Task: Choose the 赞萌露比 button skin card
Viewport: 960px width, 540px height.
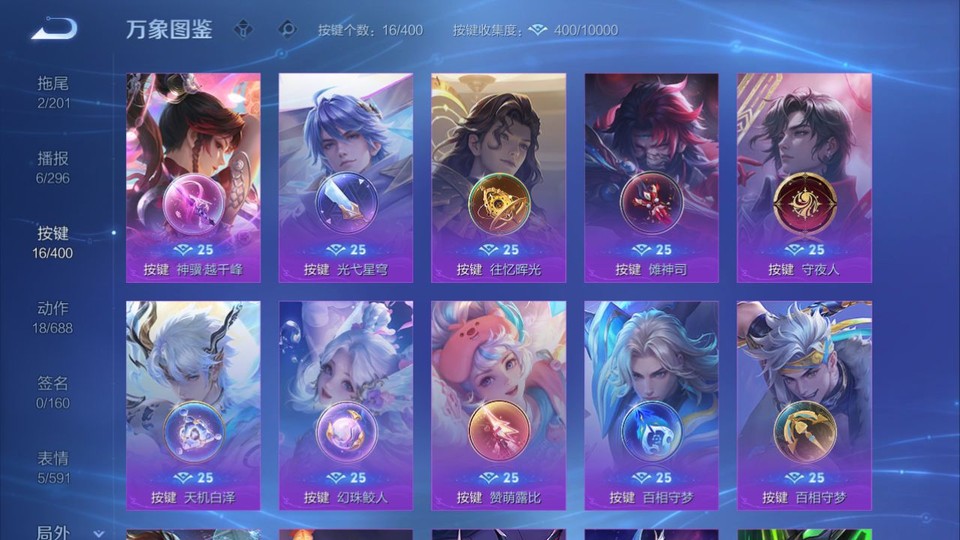Action: coord(499,405)
